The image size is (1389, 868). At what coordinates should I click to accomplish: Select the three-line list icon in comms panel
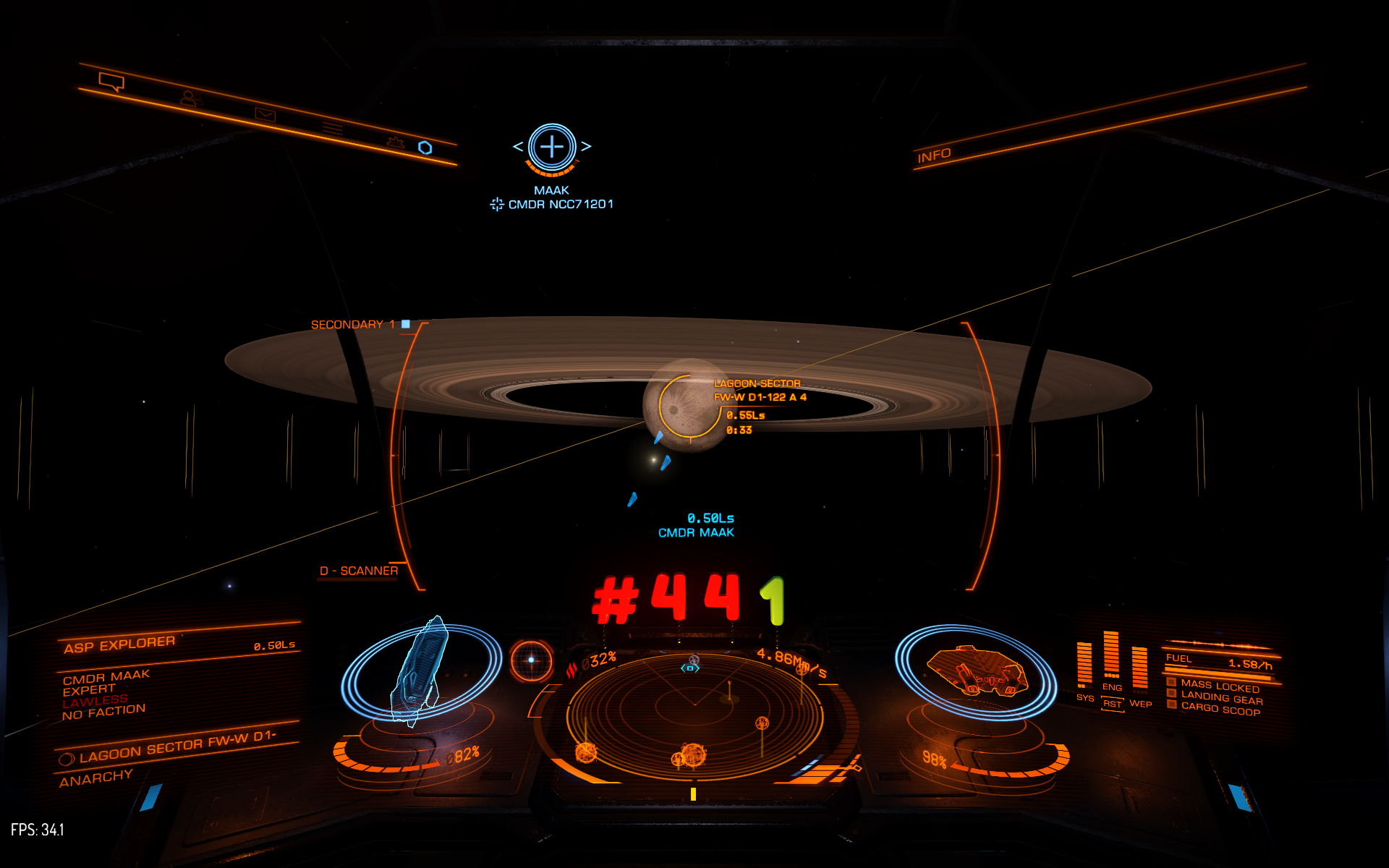(x=332, y=128)
